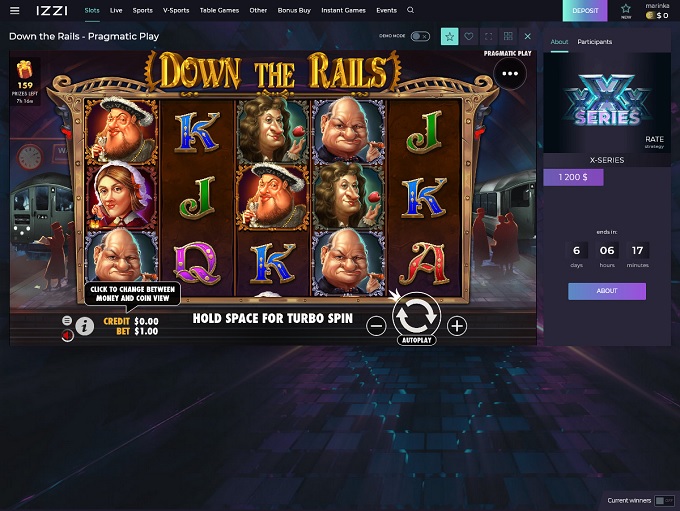The width and height of the screenshot is (680, 511).
Task: Add the game to favorites with the heart
Action: coord(469,36)
